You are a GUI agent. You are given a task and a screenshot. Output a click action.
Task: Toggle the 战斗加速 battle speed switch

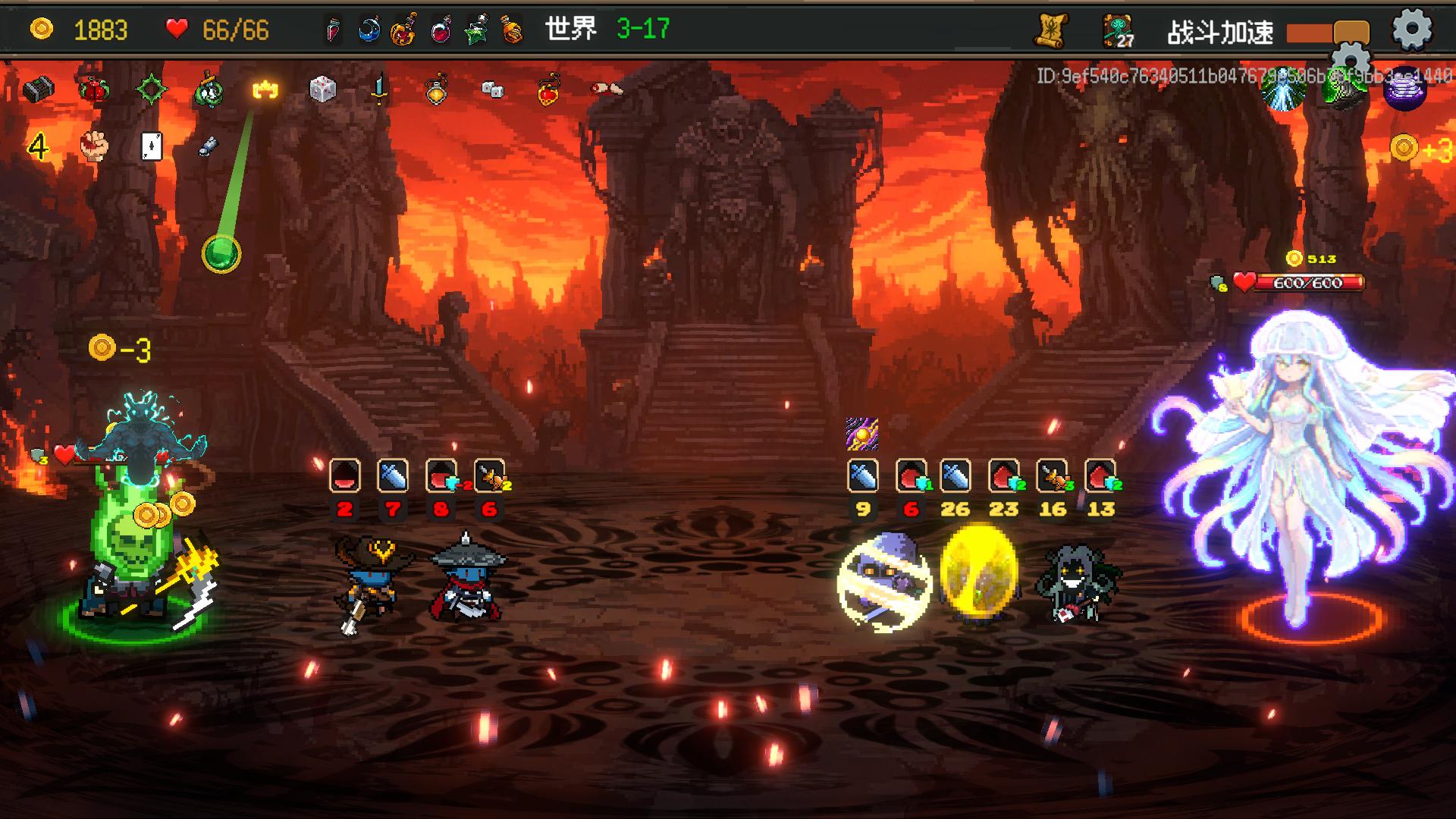coord(1327,33)
